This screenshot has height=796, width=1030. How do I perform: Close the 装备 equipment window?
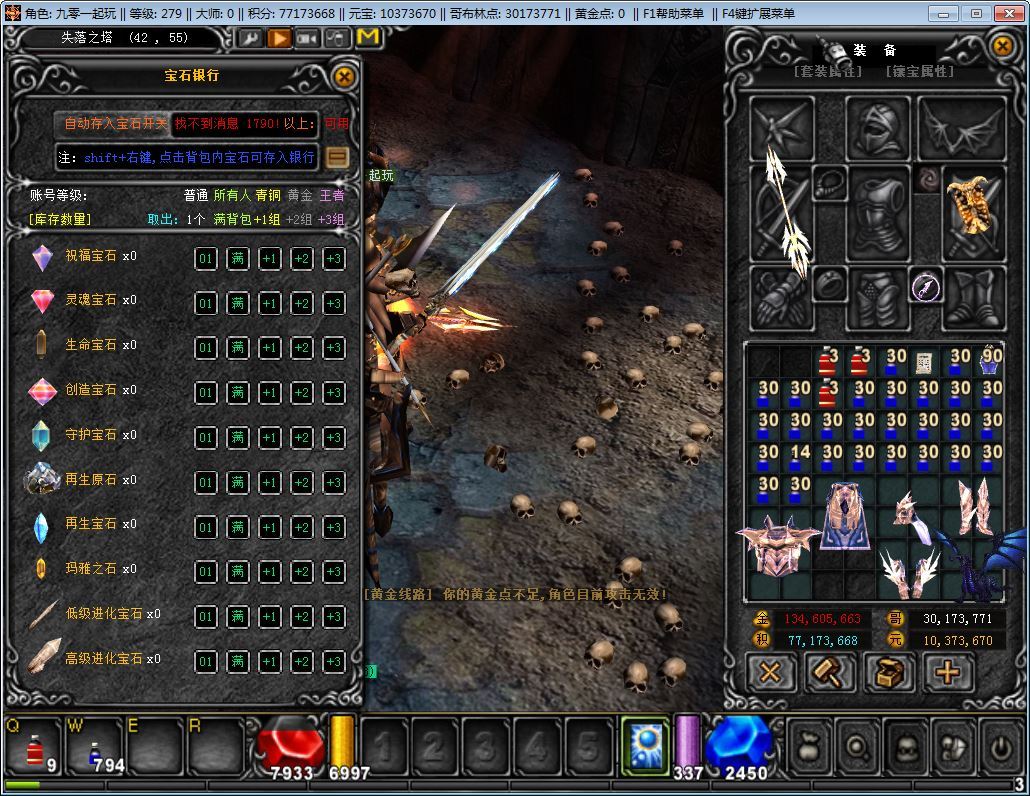(1002, 47)
